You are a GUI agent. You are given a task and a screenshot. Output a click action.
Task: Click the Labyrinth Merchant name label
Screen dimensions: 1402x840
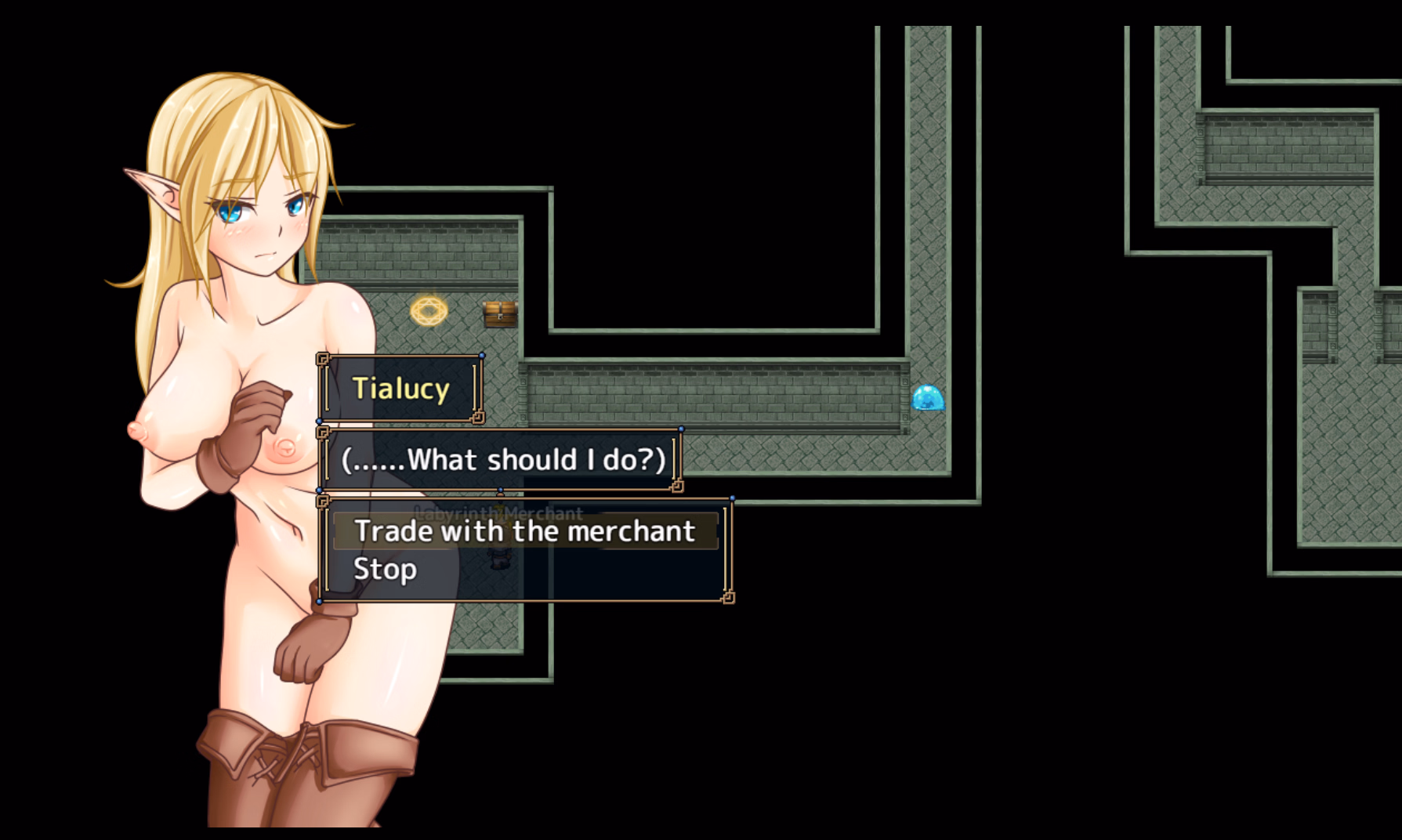pyautogui.click(x=499, y=513)
